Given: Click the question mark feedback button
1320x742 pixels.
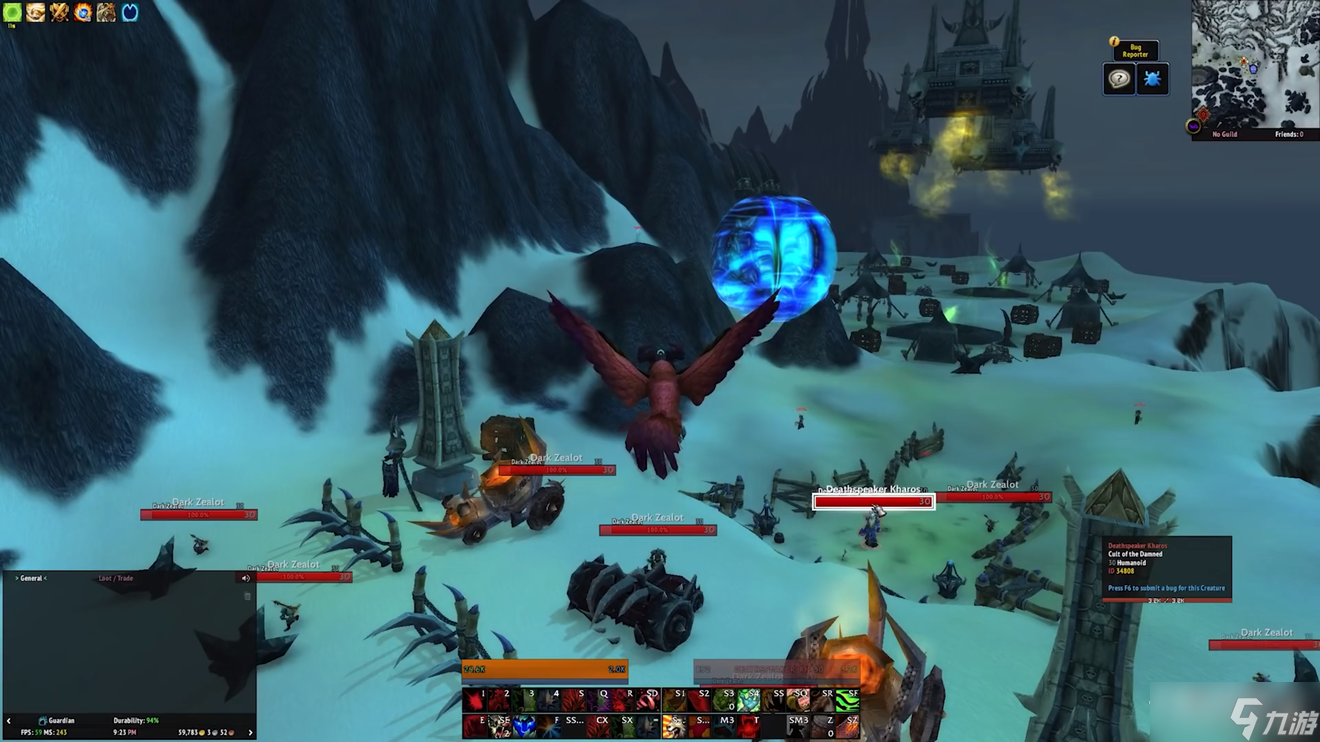Looking at the screenshot, I should click(1119, 79).
